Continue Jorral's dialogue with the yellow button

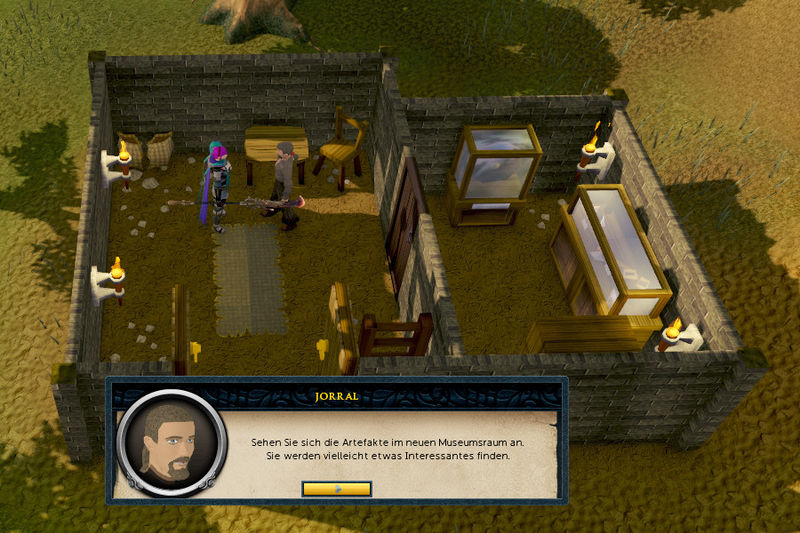[x=336, y=489]
